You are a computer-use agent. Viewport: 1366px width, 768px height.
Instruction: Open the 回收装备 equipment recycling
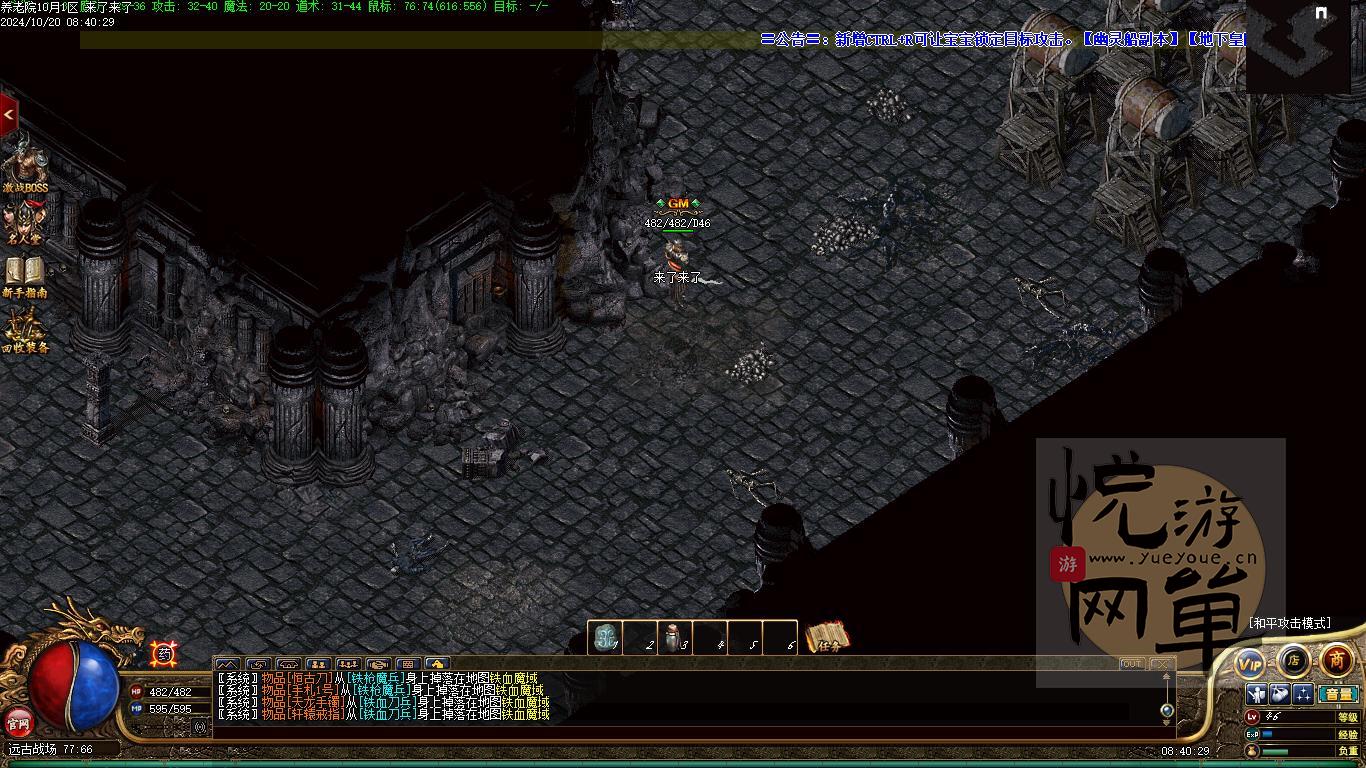point(25,331)
